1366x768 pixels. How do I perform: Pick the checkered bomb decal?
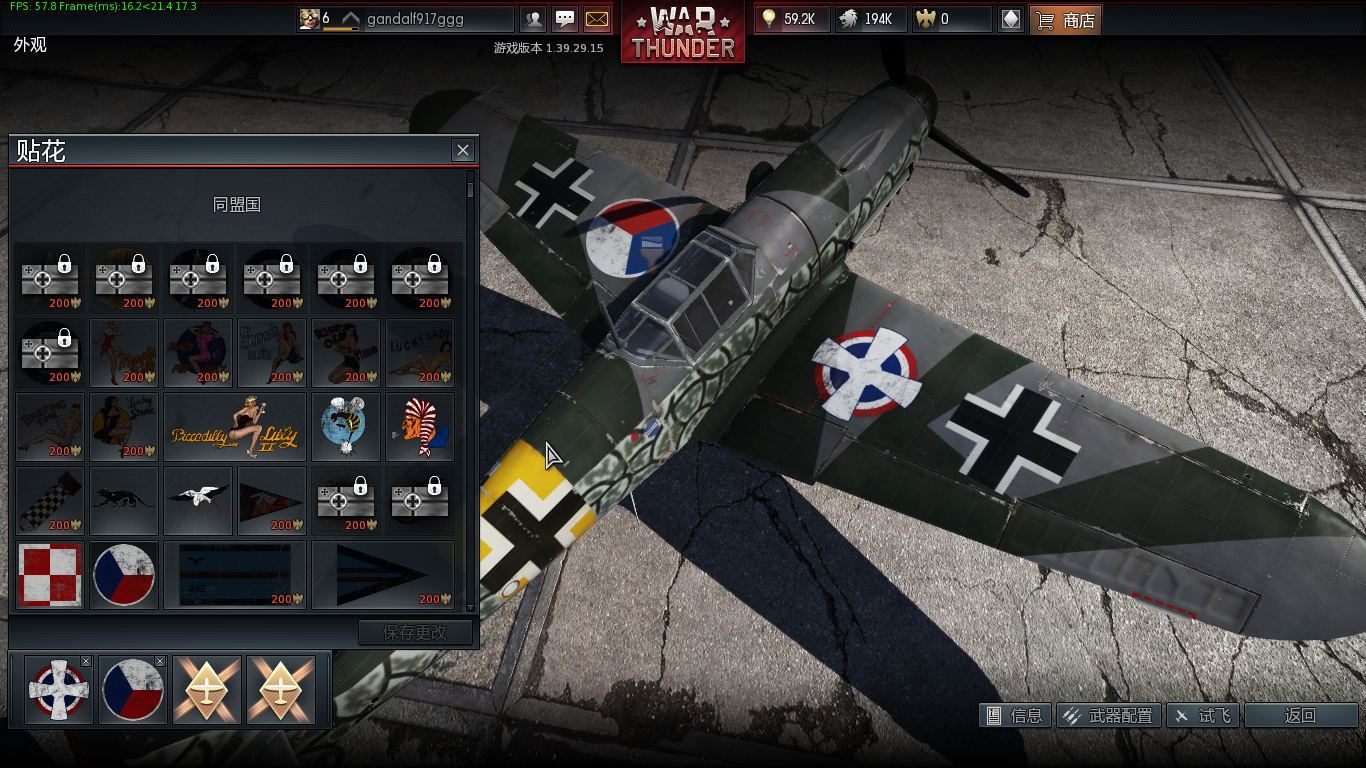pyautogui.click(x=50, y=500)
